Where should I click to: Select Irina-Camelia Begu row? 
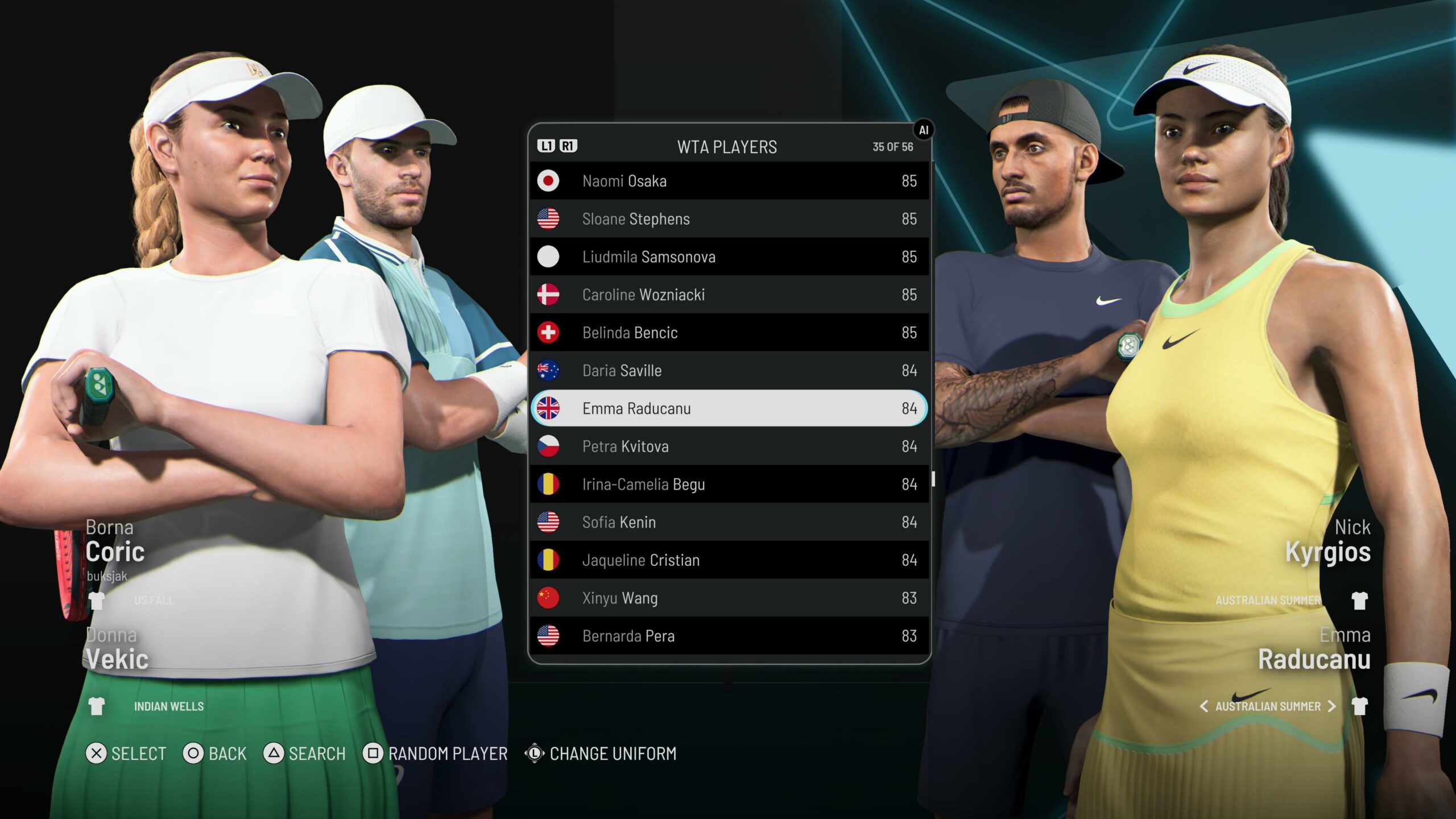point(729,485)
